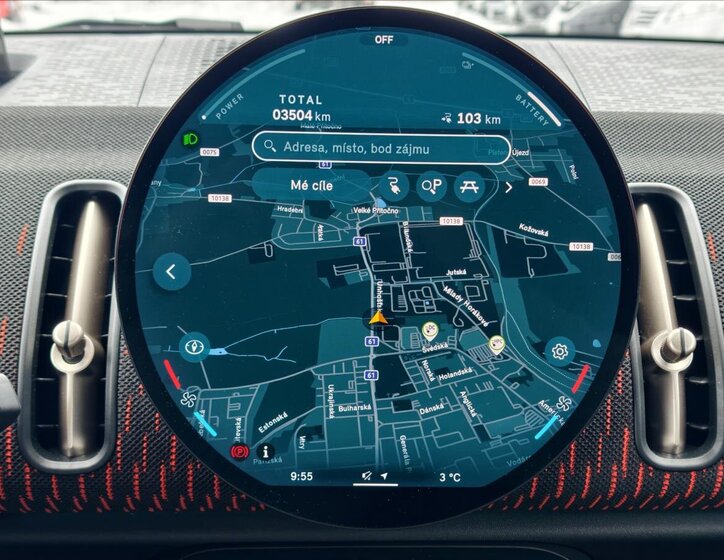Select the right point-of-interest marker on map
Screen dimensions: 724x560
coord(496,344)
